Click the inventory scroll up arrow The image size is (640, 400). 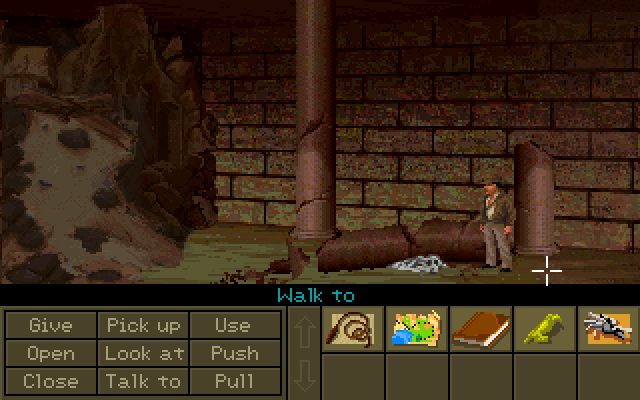[304, 329]
